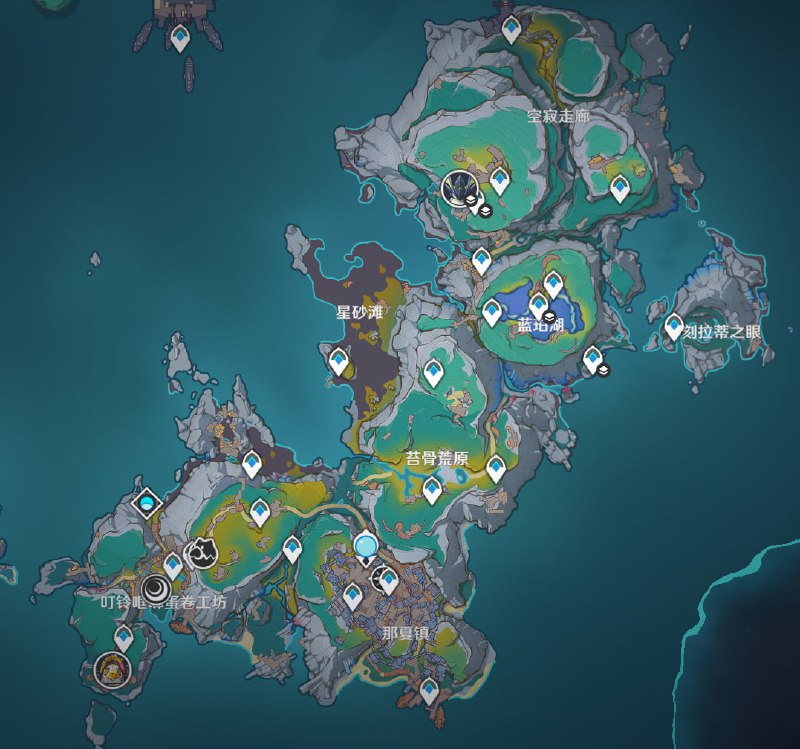The image size is (800, 749).
Task: Open the black spiral marker near 叮铃哐啷蛋卷工坊
Action: [x=154, y=589]
